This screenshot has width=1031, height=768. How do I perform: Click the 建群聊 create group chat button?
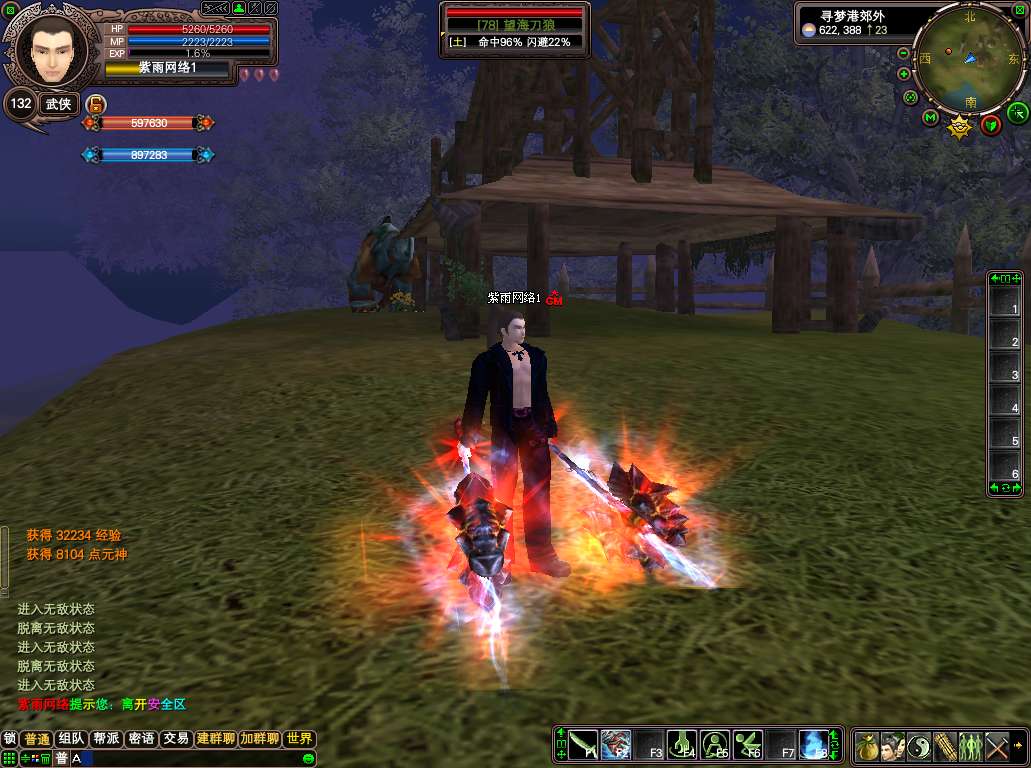point(215,739)
